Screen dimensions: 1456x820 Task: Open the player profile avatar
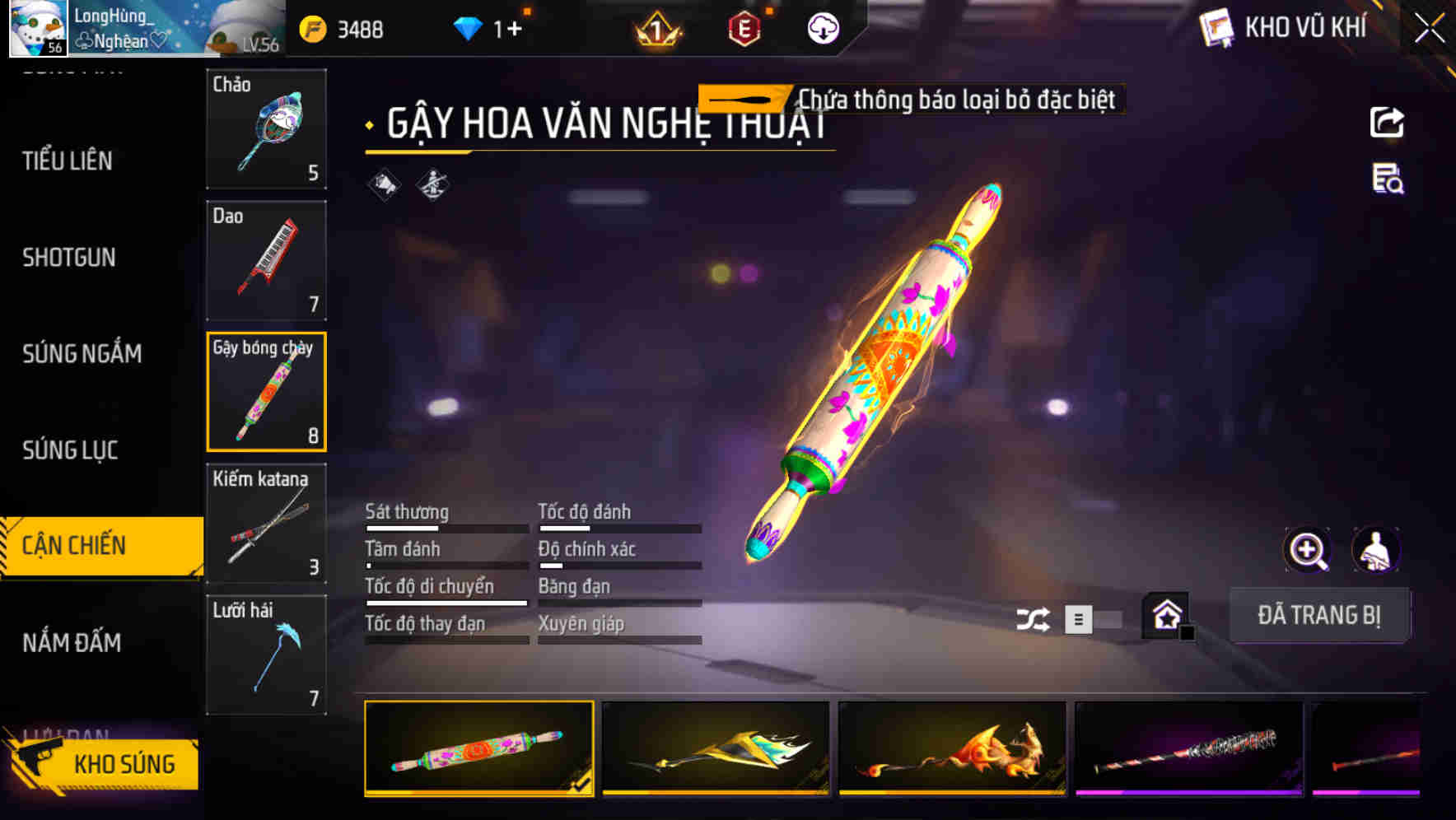pos(40,30)
